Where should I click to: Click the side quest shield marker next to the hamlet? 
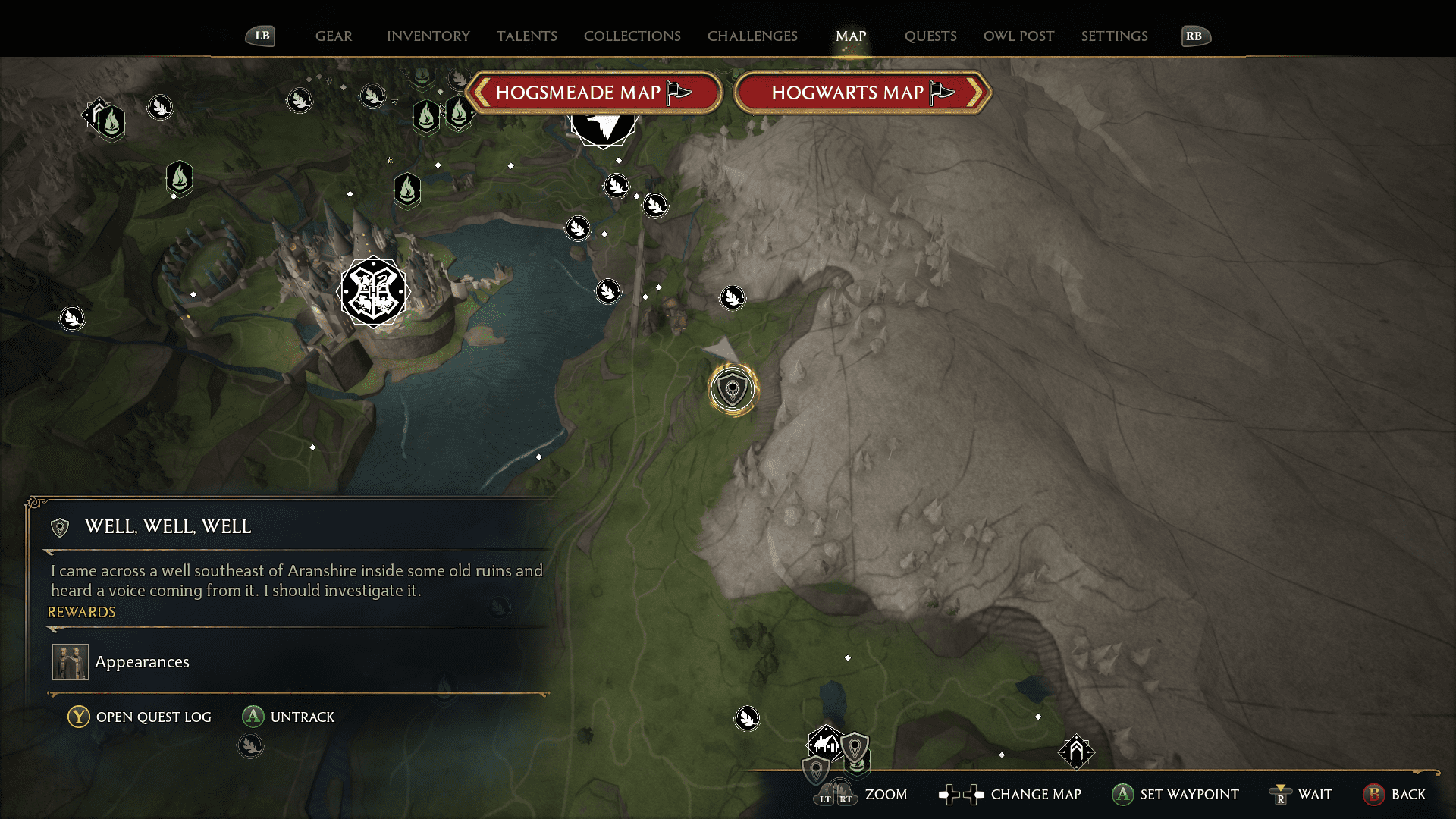[855, 747]
